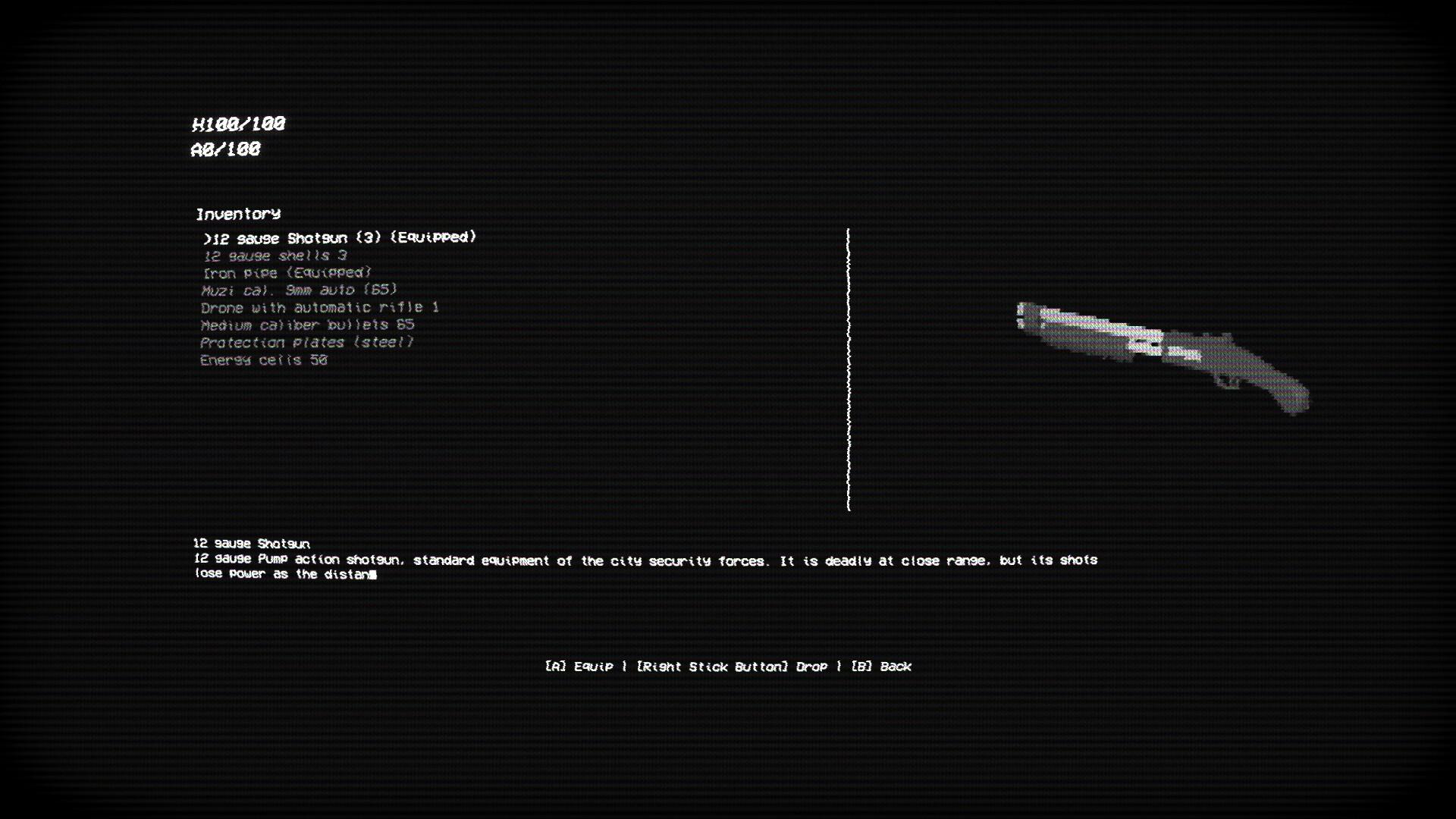Select the Iron Pipe item
This screenshot has width=1456, height=819.
point(284,273)
